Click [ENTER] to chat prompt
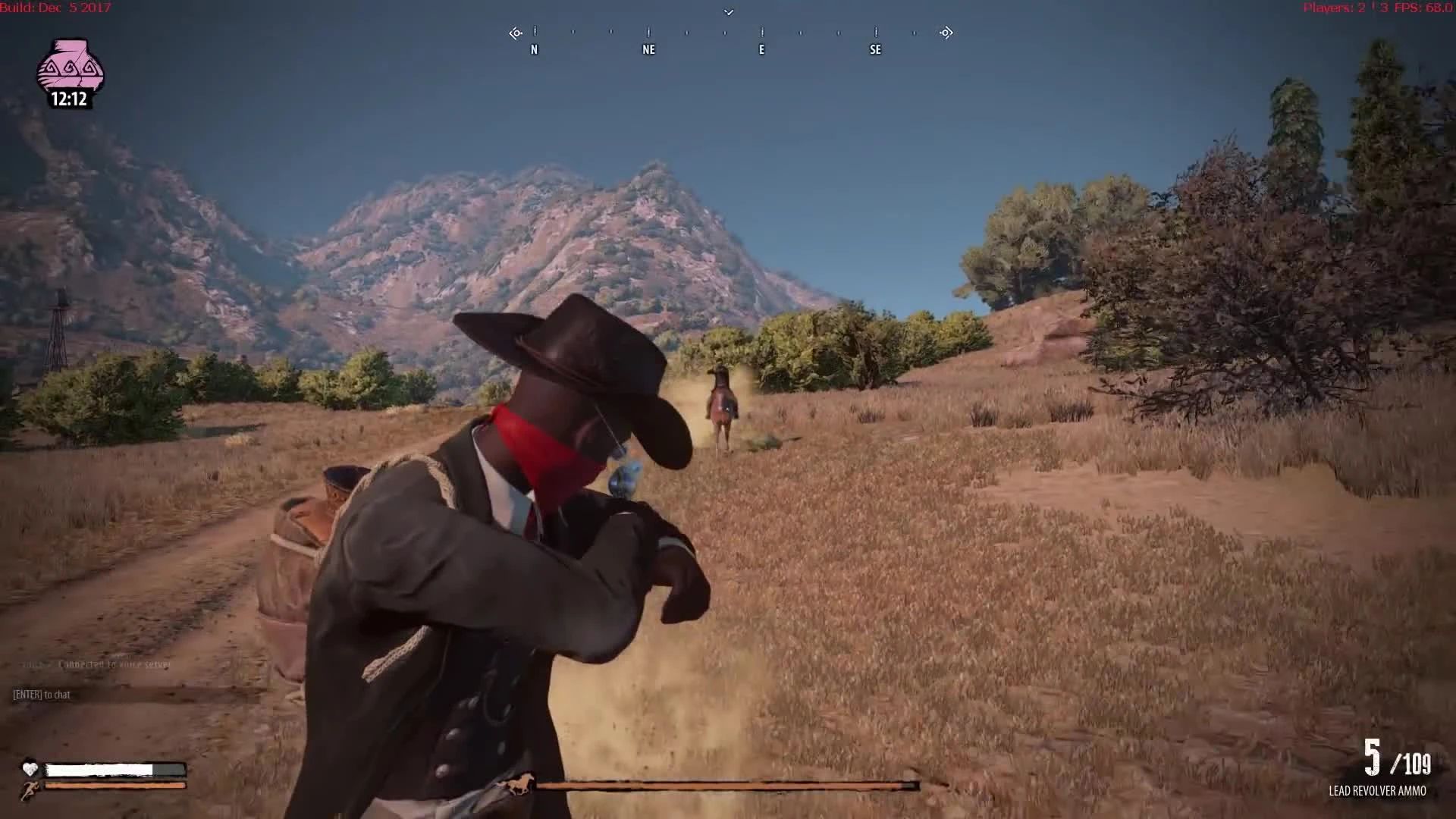The width and height of the screenshot is (1456, 819). (x=40, y=694)
